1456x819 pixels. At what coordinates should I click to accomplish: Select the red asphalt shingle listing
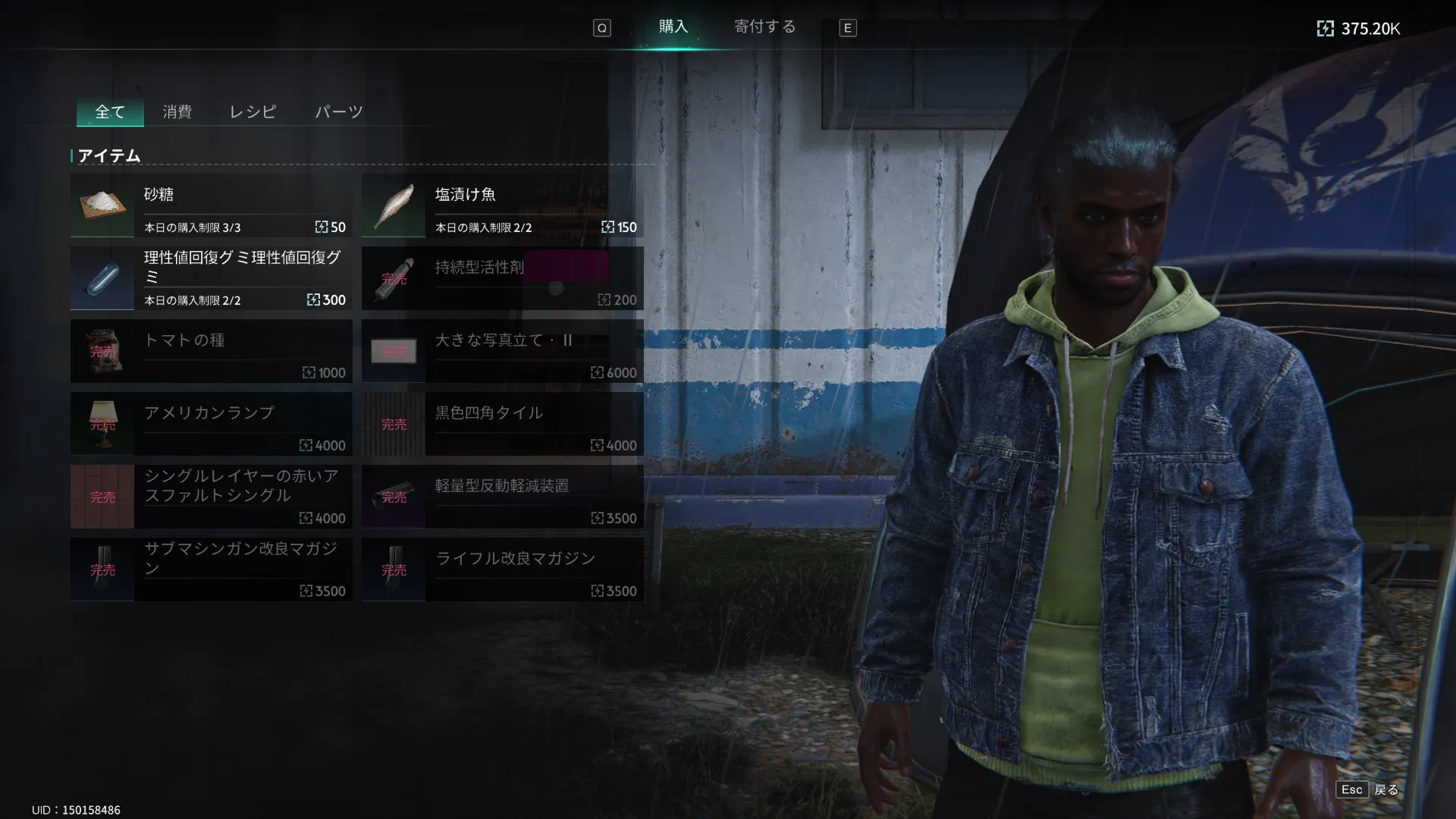click(211, 497)
